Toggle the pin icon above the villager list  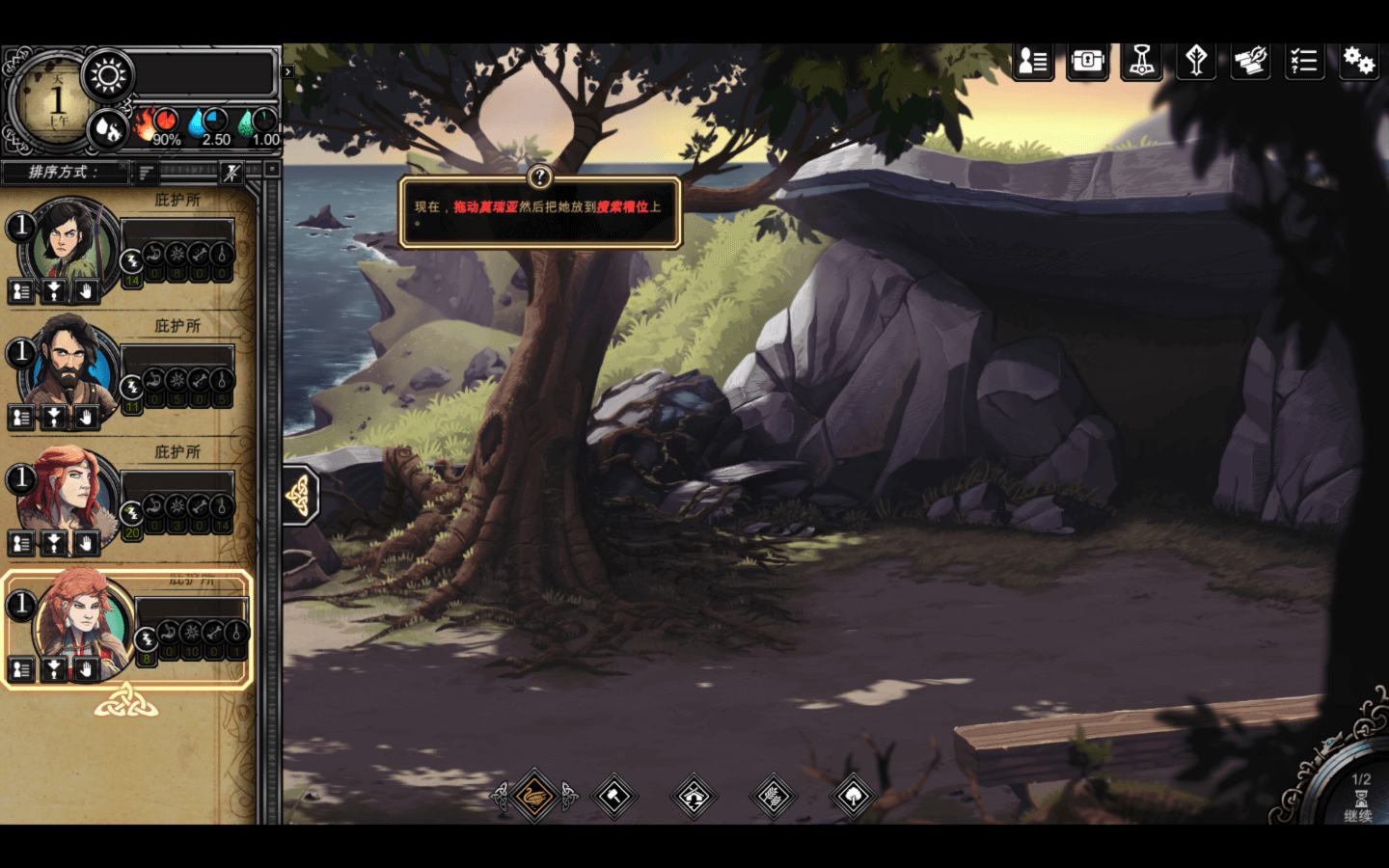point(231,173)
